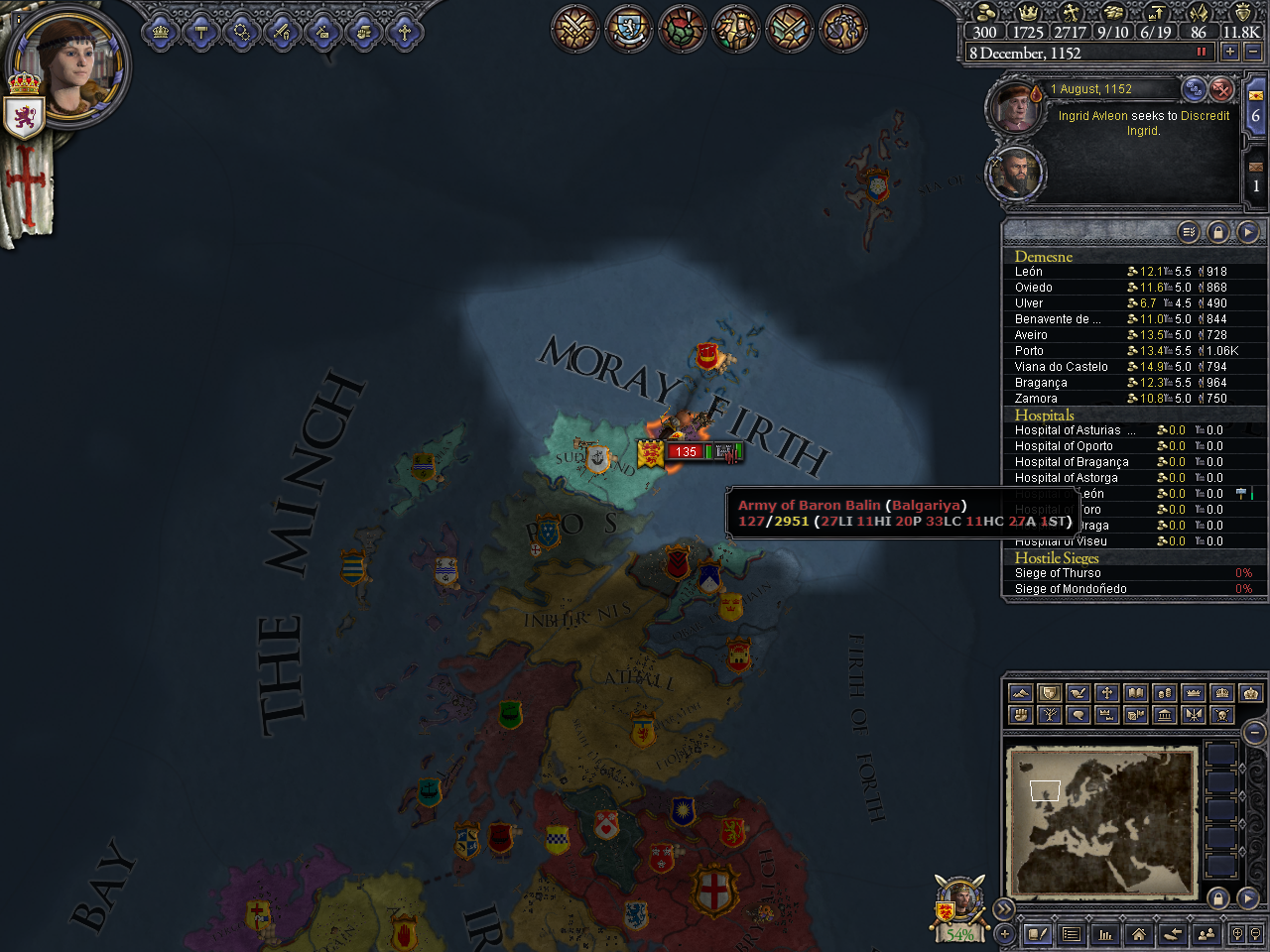Open the Laws screen from the top toolbar
1270x952 pixels.
tap(201, 33)
